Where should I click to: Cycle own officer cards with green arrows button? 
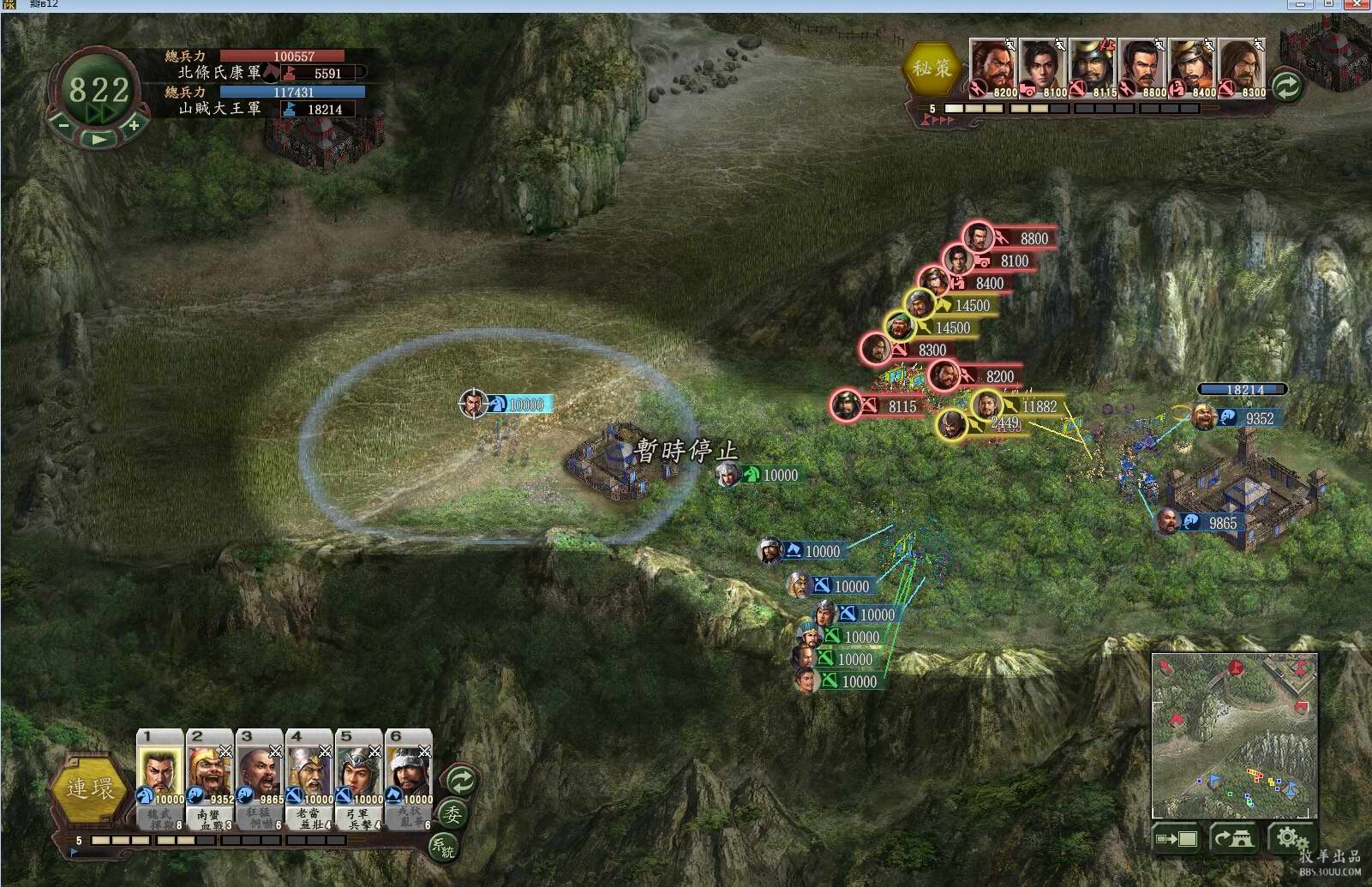[461, 780]
